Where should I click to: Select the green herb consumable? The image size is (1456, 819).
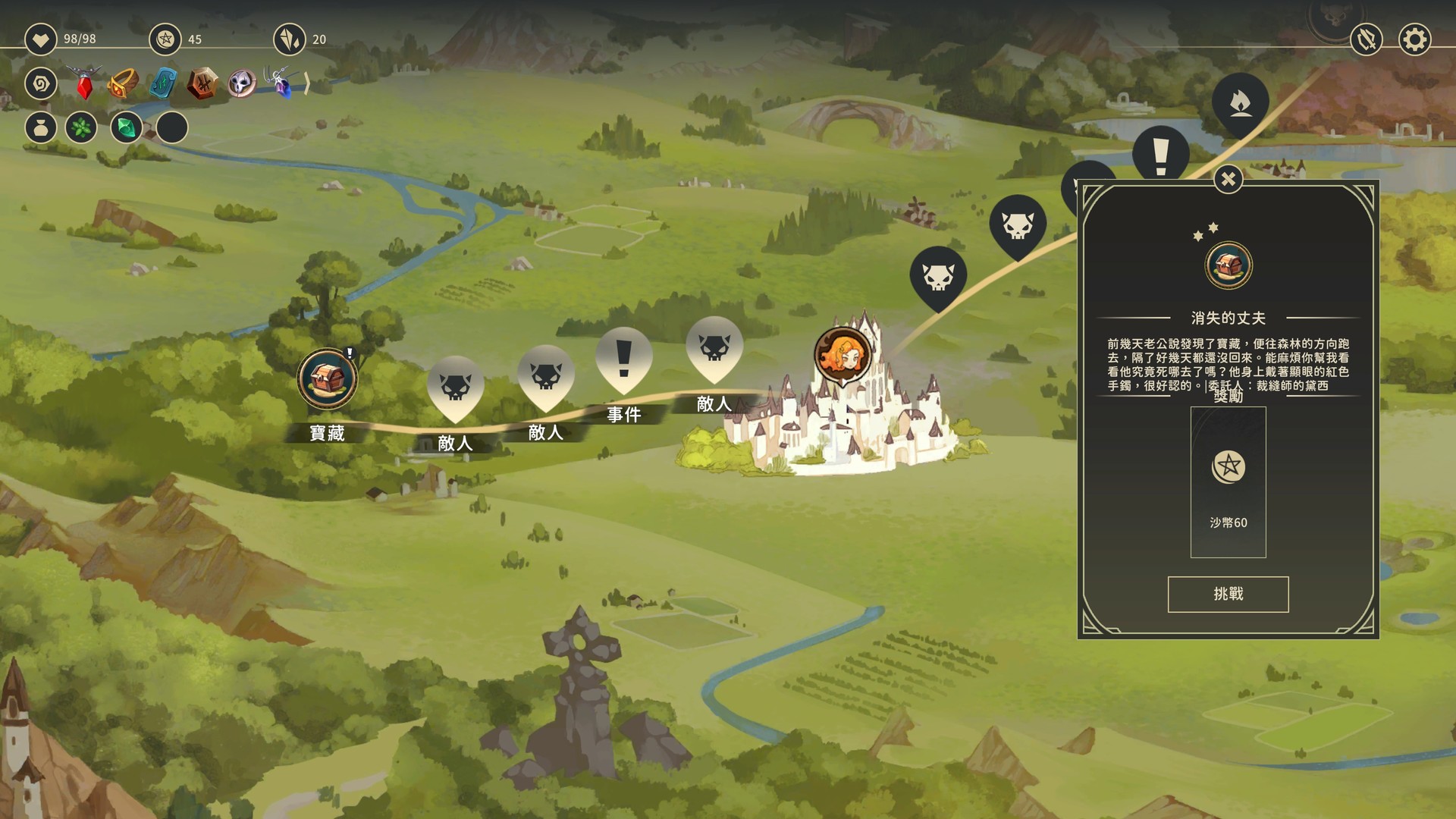[x=81, y=128]
